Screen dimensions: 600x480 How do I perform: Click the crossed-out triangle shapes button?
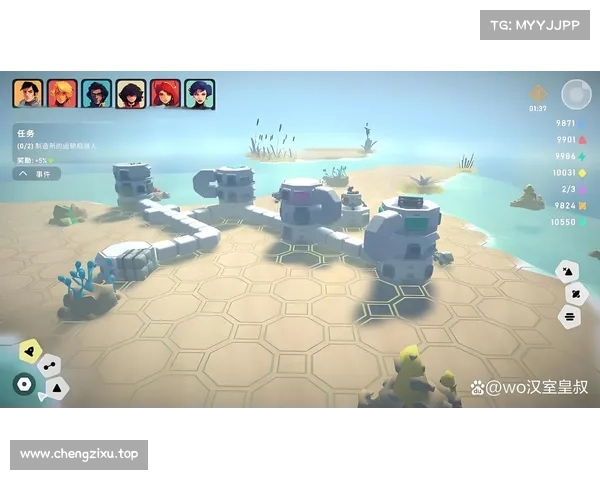tap(567, 270)
